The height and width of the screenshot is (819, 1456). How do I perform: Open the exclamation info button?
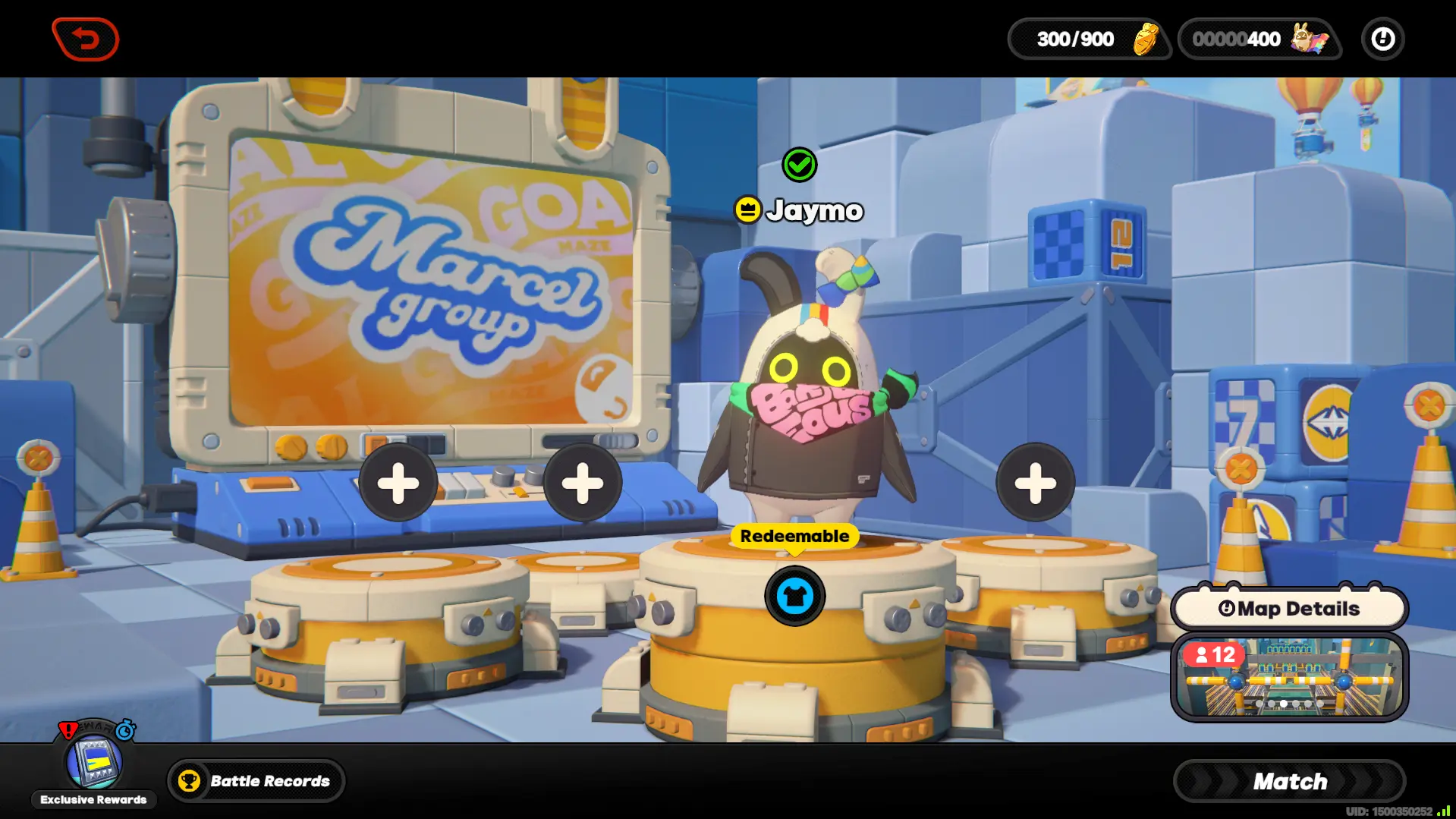coord(1382,39)
